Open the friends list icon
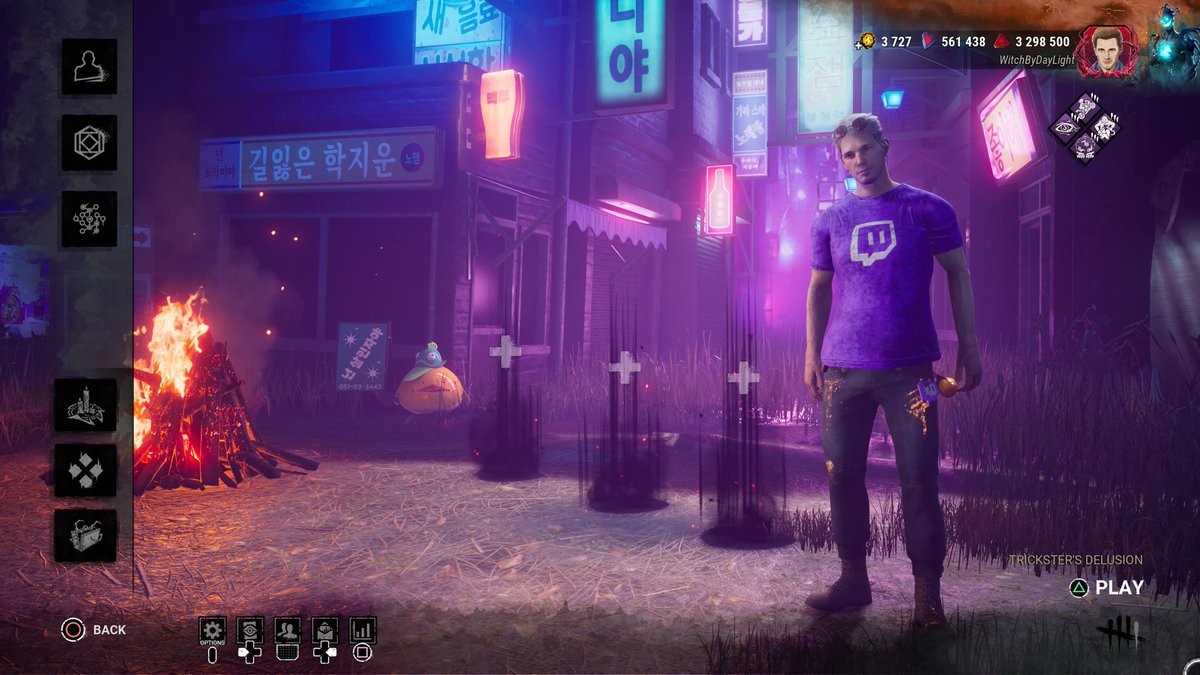 tap(288, 630)
